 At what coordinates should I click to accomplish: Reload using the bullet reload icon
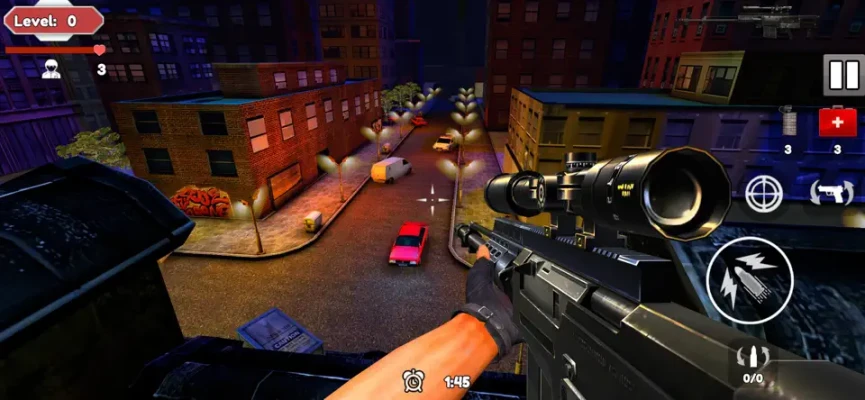[x=751, y=358]
